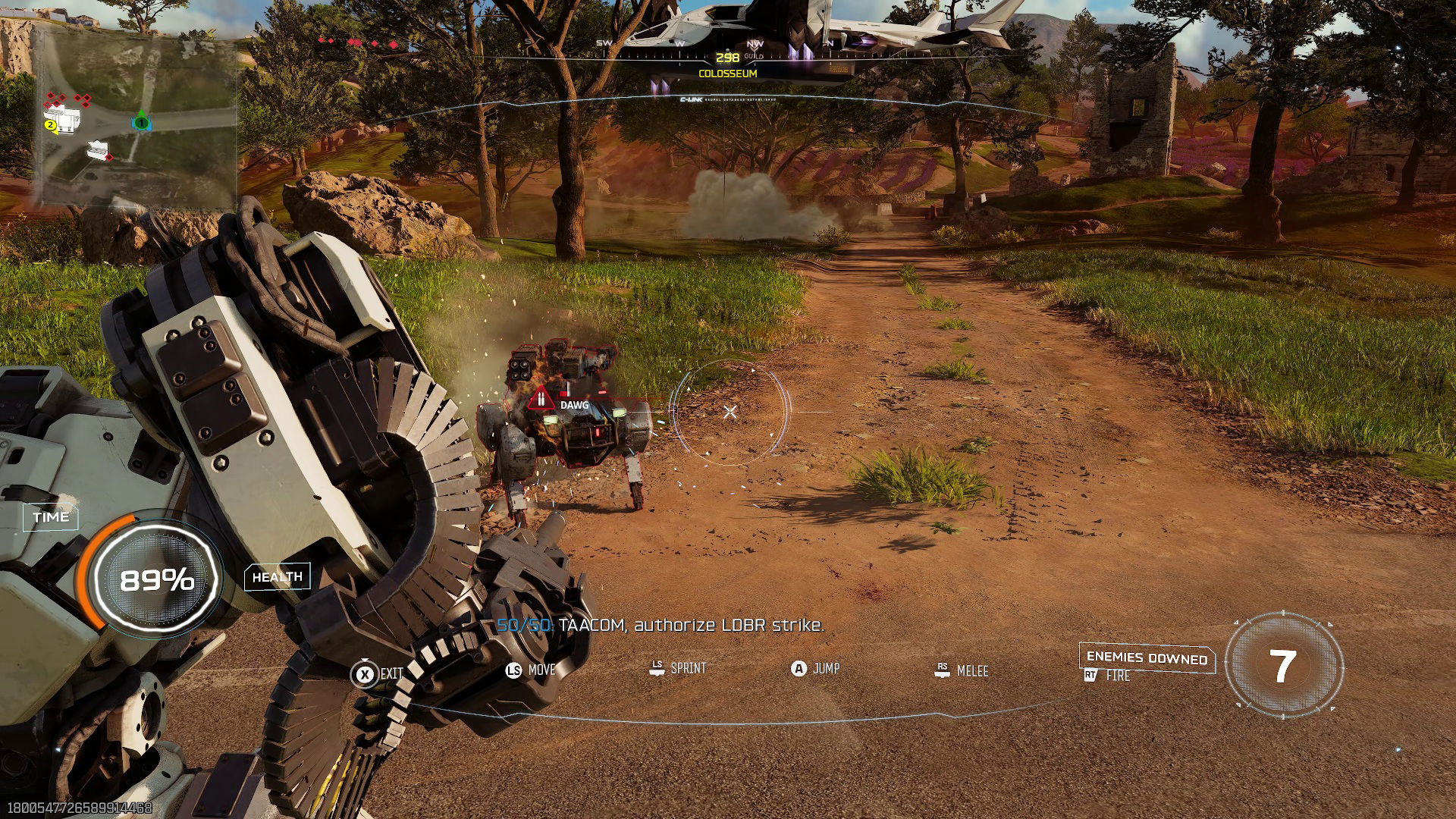Click the NW compass heading marker
Screen dimensions: 1456x819
pos(755,43)
